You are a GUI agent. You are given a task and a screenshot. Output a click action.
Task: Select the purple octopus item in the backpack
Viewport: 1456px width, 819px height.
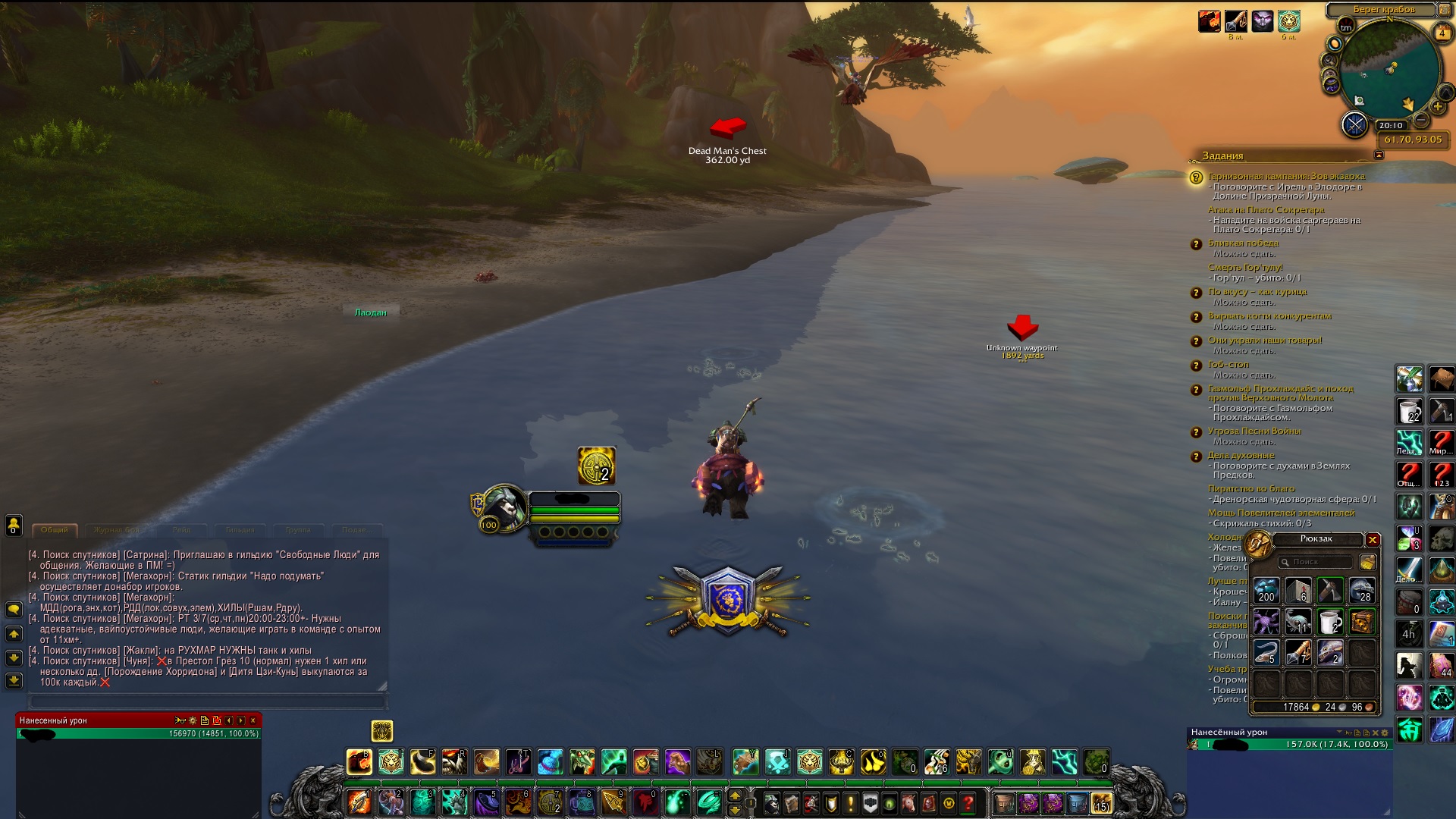(1266, 622)
